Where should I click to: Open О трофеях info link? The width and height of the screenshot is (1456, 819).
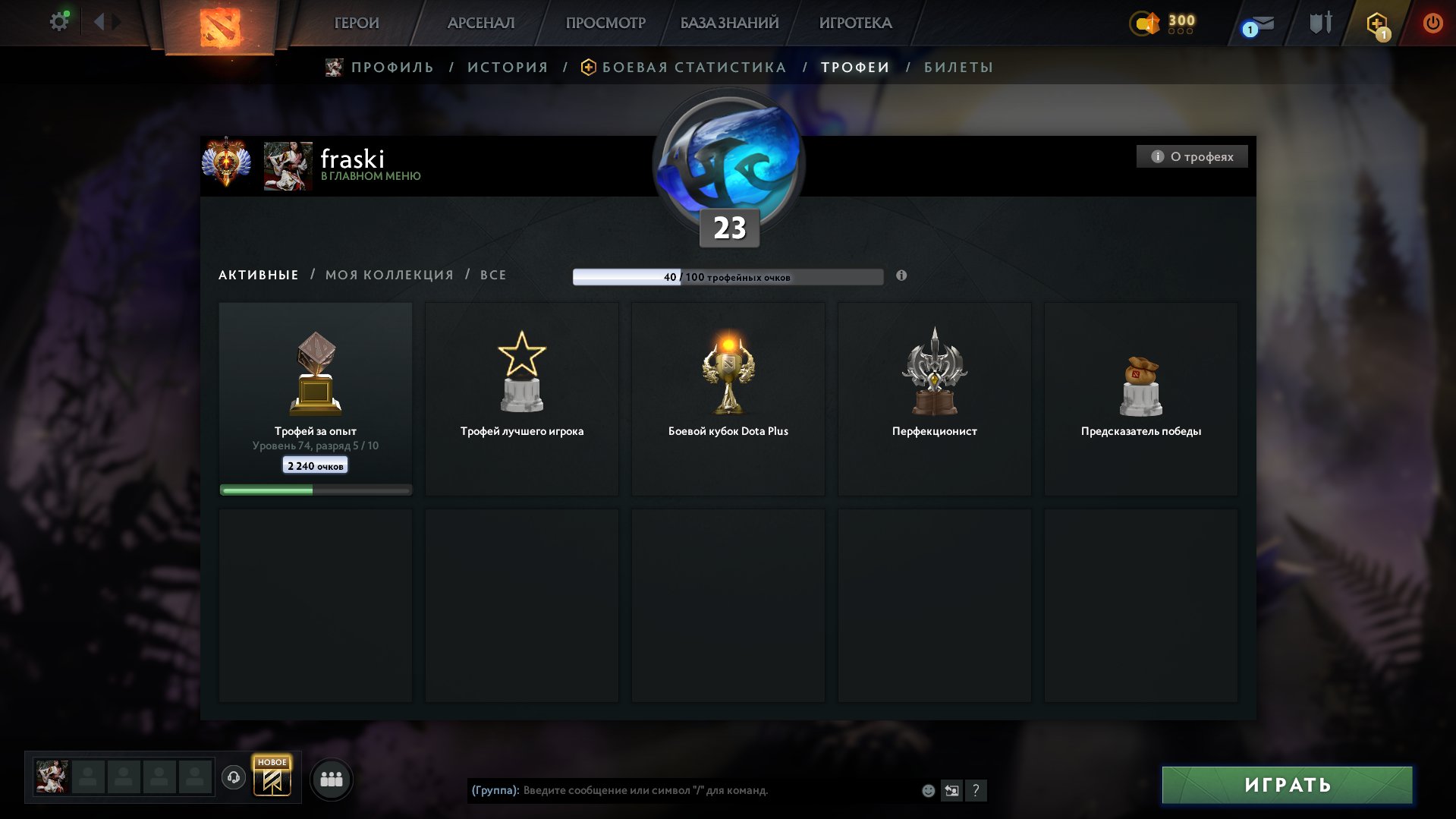(x=1192, y=156)
